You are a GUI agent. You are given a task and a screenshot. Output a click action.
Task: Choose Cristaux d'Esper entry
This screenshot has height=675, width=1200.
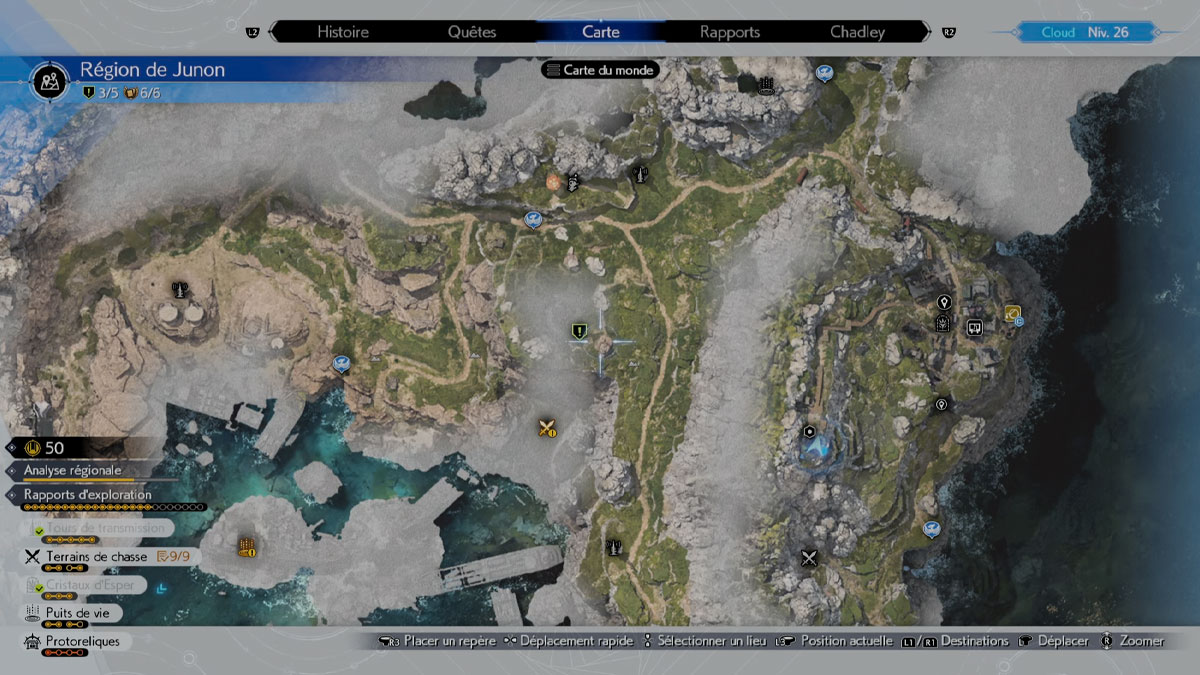[x=96, y=584]
